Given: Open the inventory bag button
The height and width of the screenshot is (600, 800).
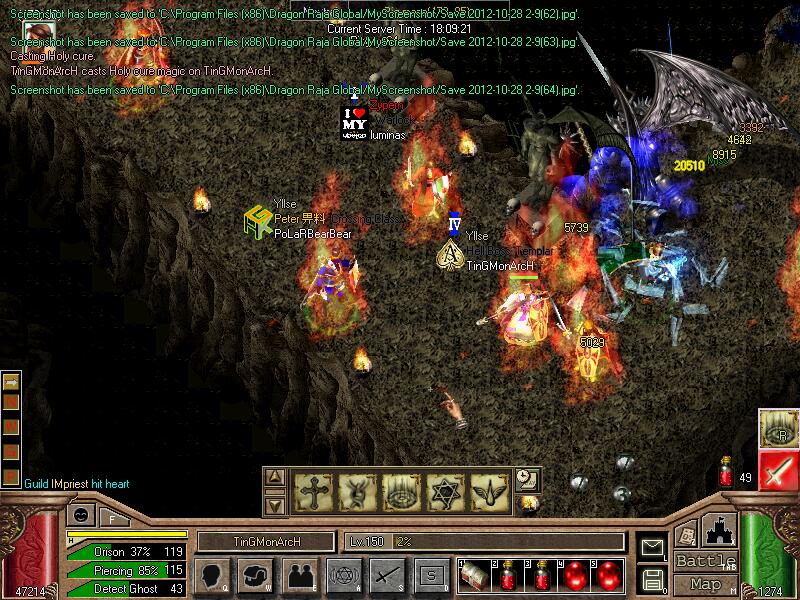Looking at the screenshot, I should click(256, 576).
